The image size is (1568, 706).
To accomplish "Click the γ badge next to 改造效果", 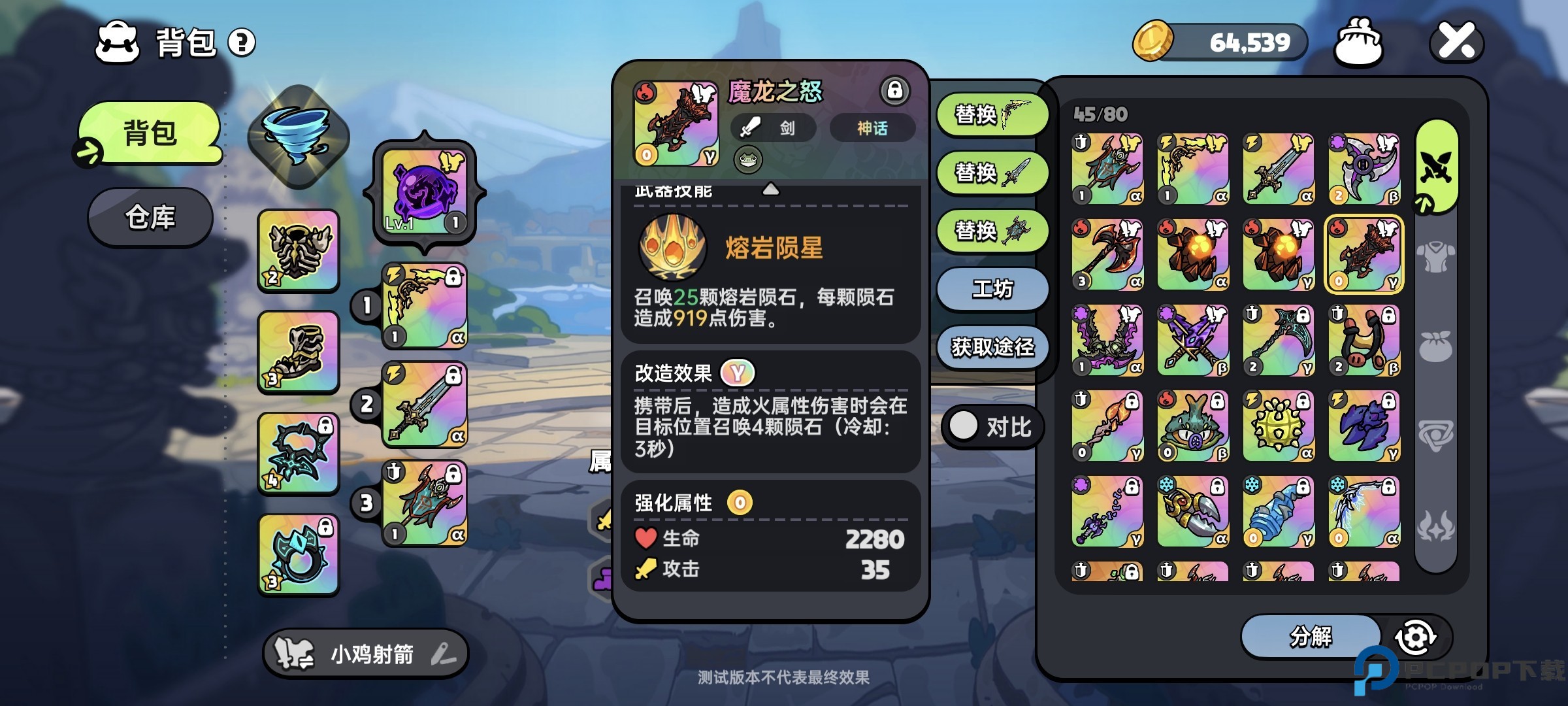I will (x=737, y=373).
